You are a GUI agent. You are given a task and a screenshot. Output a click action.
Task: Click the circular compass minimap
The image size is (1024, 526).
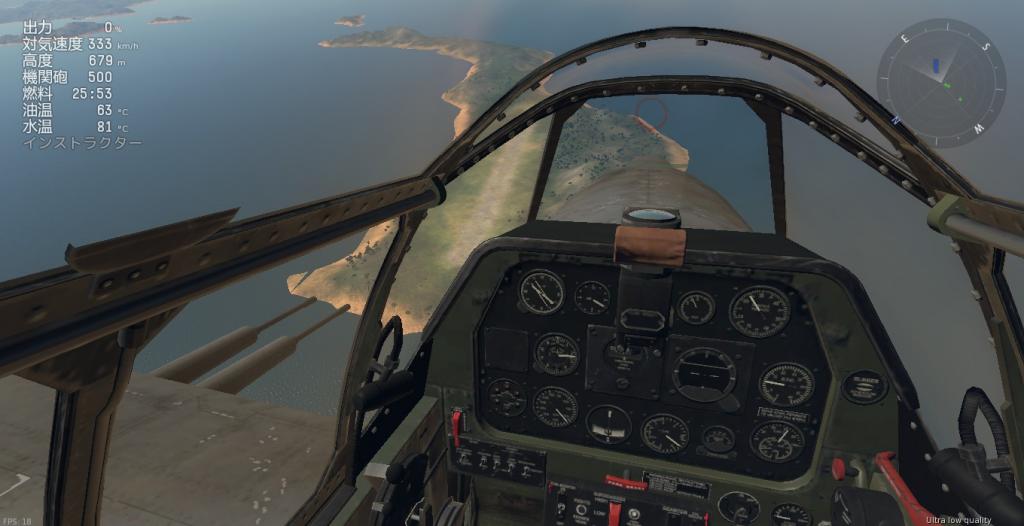(941, 83)
